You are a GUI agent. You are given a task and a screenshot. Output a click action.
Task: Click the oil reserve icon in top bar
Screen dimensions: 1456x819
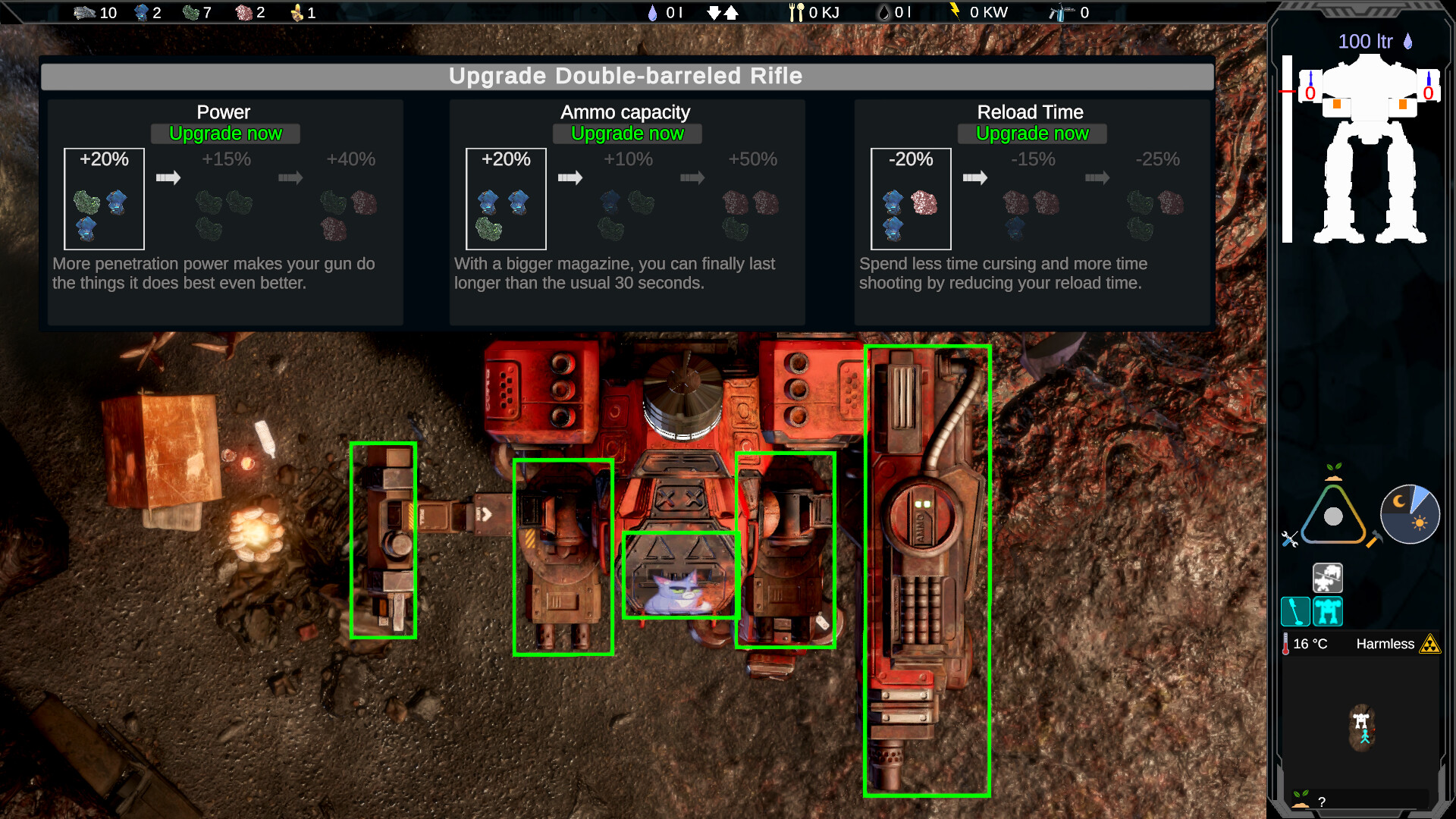[884, 14]
